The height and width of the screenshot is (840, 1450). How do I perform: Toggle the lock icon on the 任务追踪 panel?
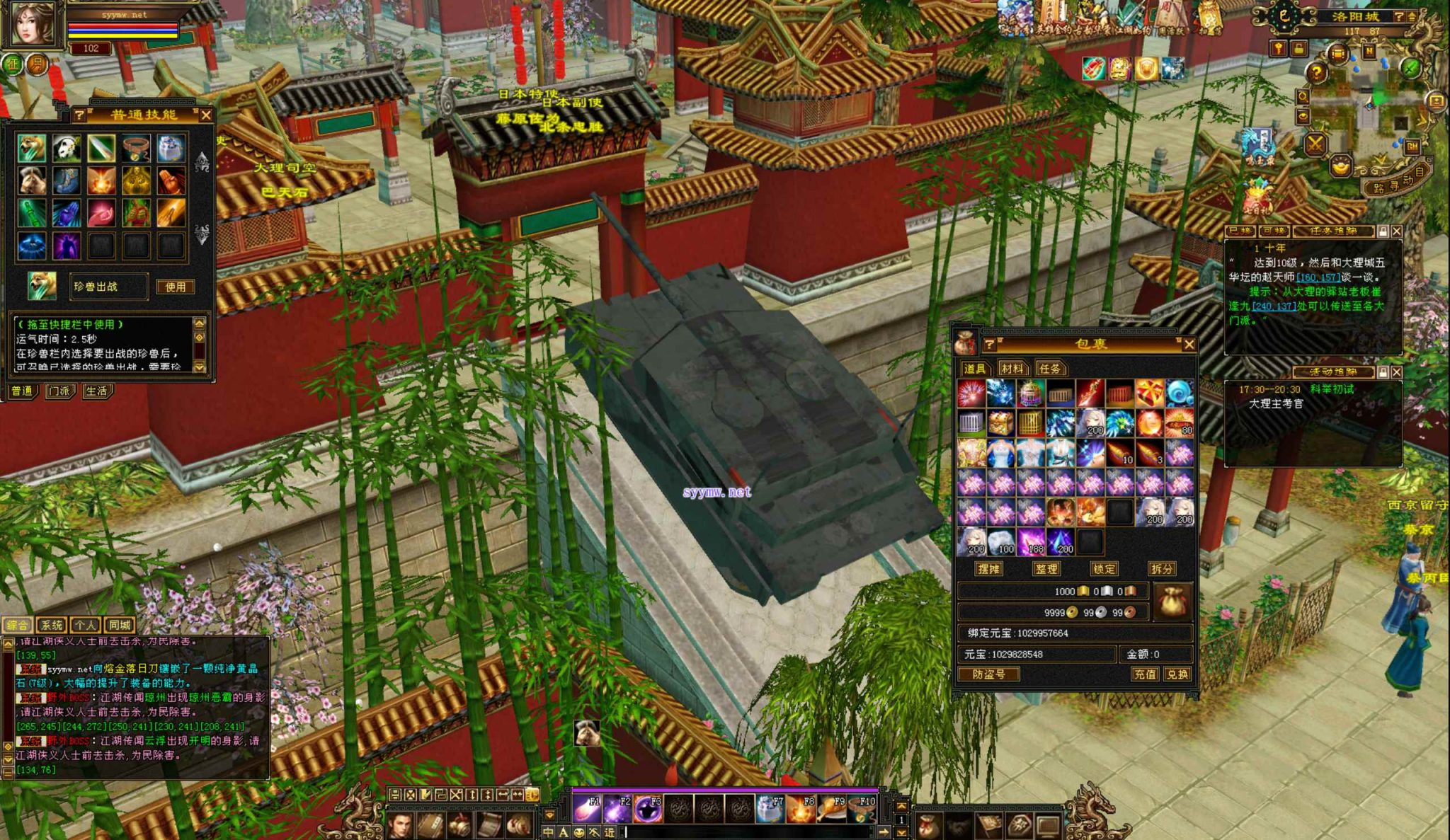click(x=1383, y=232)
